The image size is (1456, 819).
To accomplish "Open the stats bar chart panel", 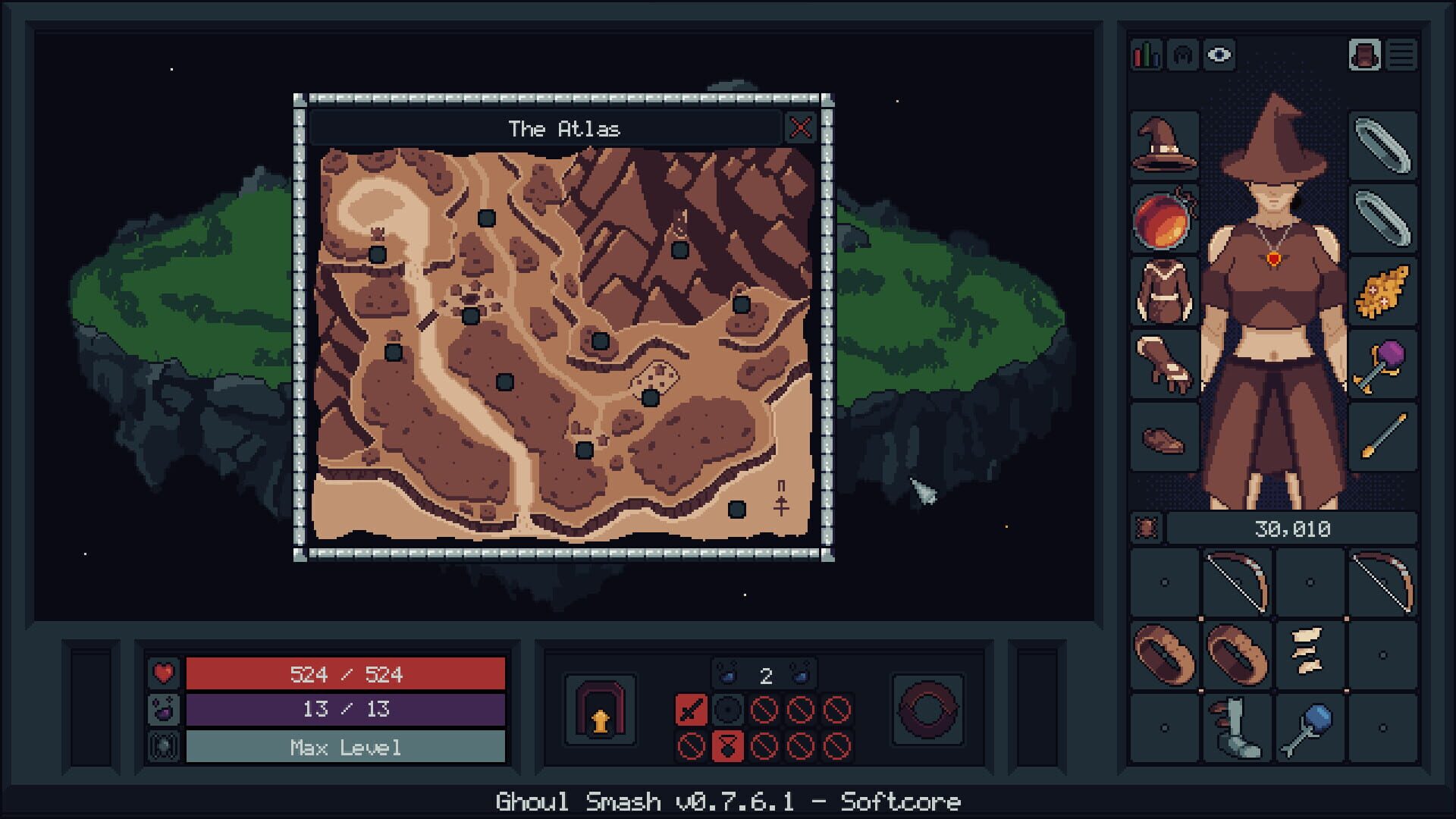I will [x=1147, y=54].
